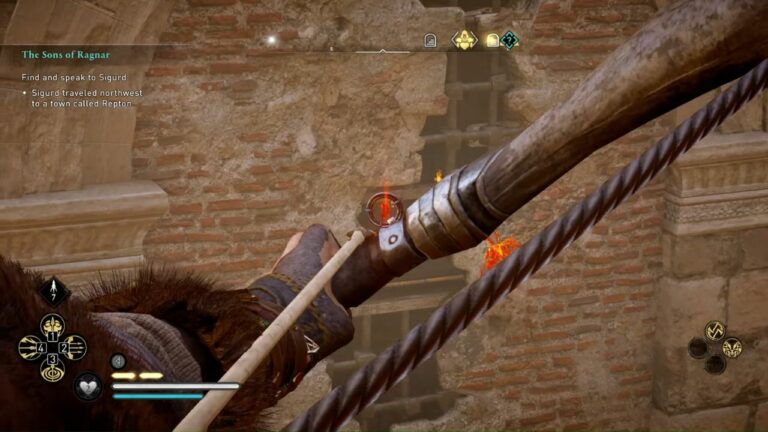Select the gold quest marker on the compass

(x=465, y=40)
